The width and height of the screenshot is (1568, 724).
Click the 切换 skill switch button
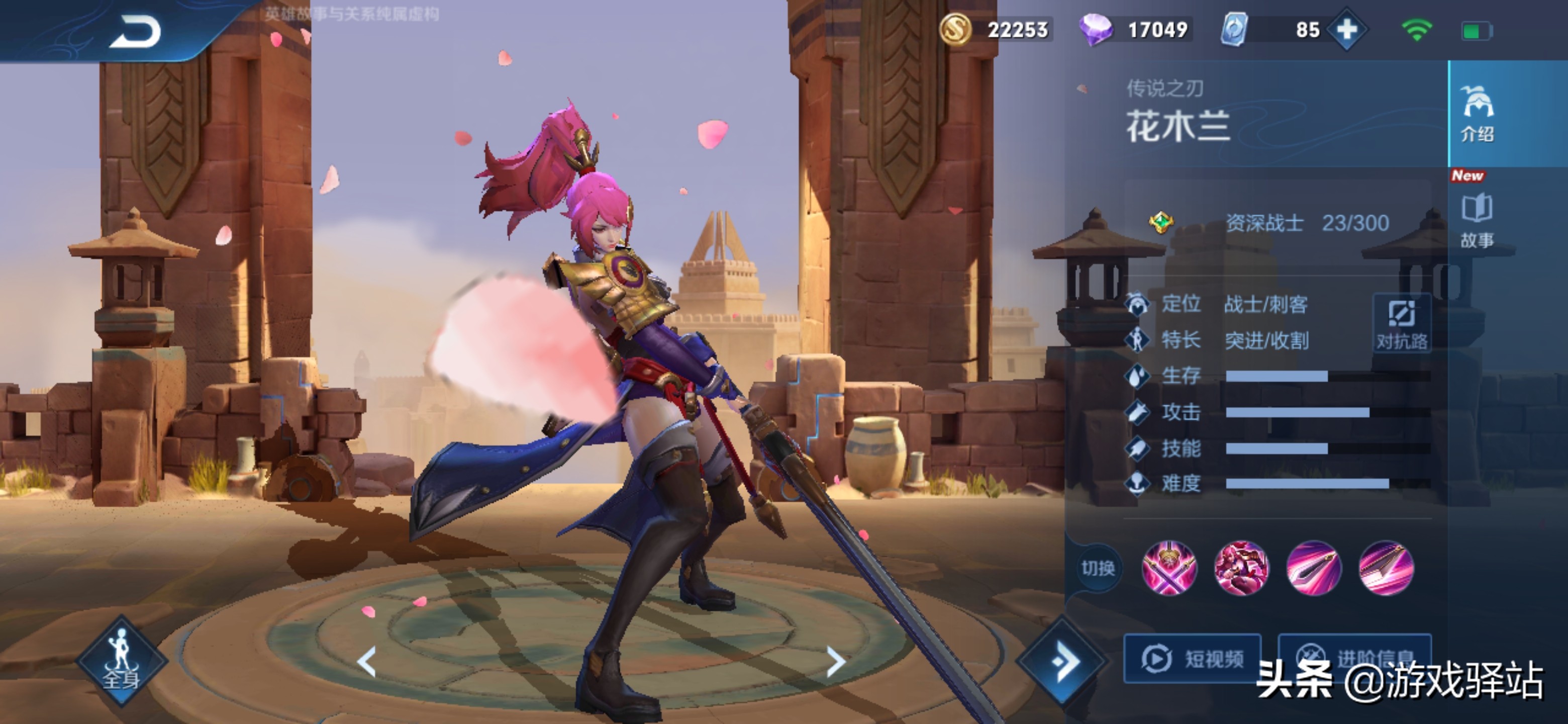click(x=1098, y=568)
